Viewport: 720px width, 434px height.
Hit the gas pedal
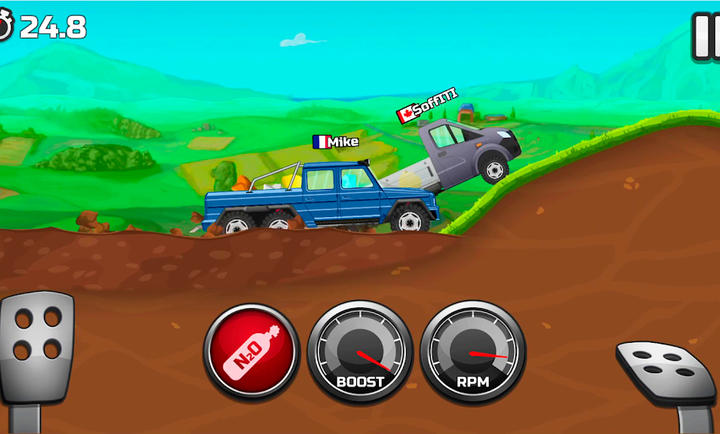[x=666, y=370]
